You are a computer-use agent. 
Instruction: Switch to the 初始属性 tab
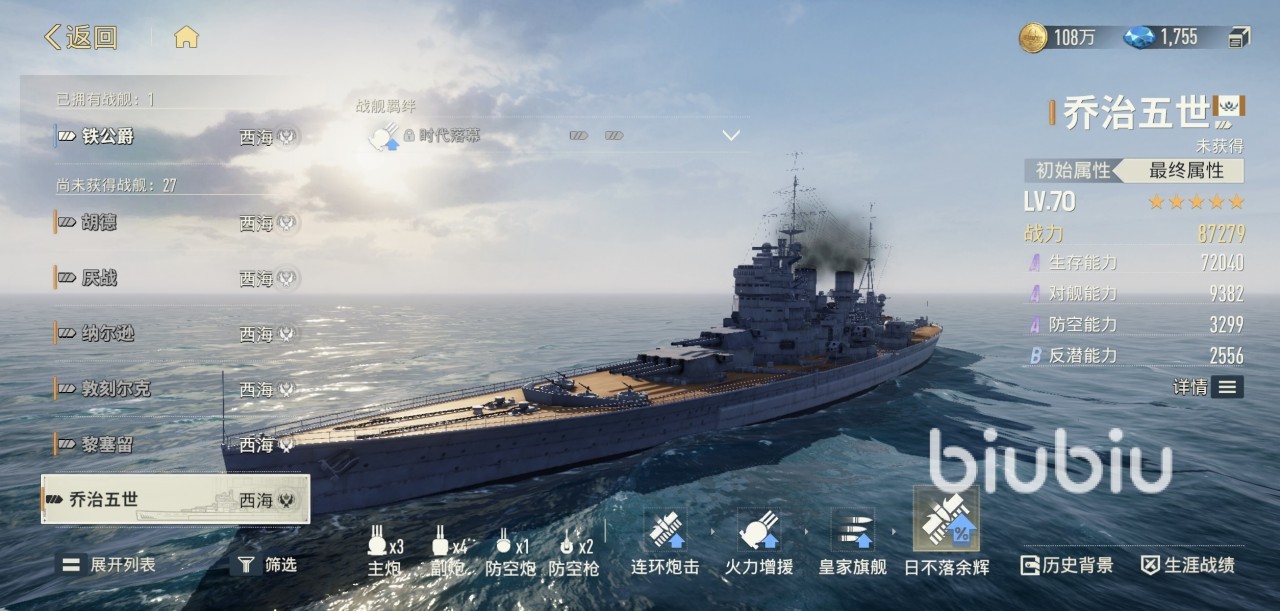pyautogui.click(x=1072, y=170)
